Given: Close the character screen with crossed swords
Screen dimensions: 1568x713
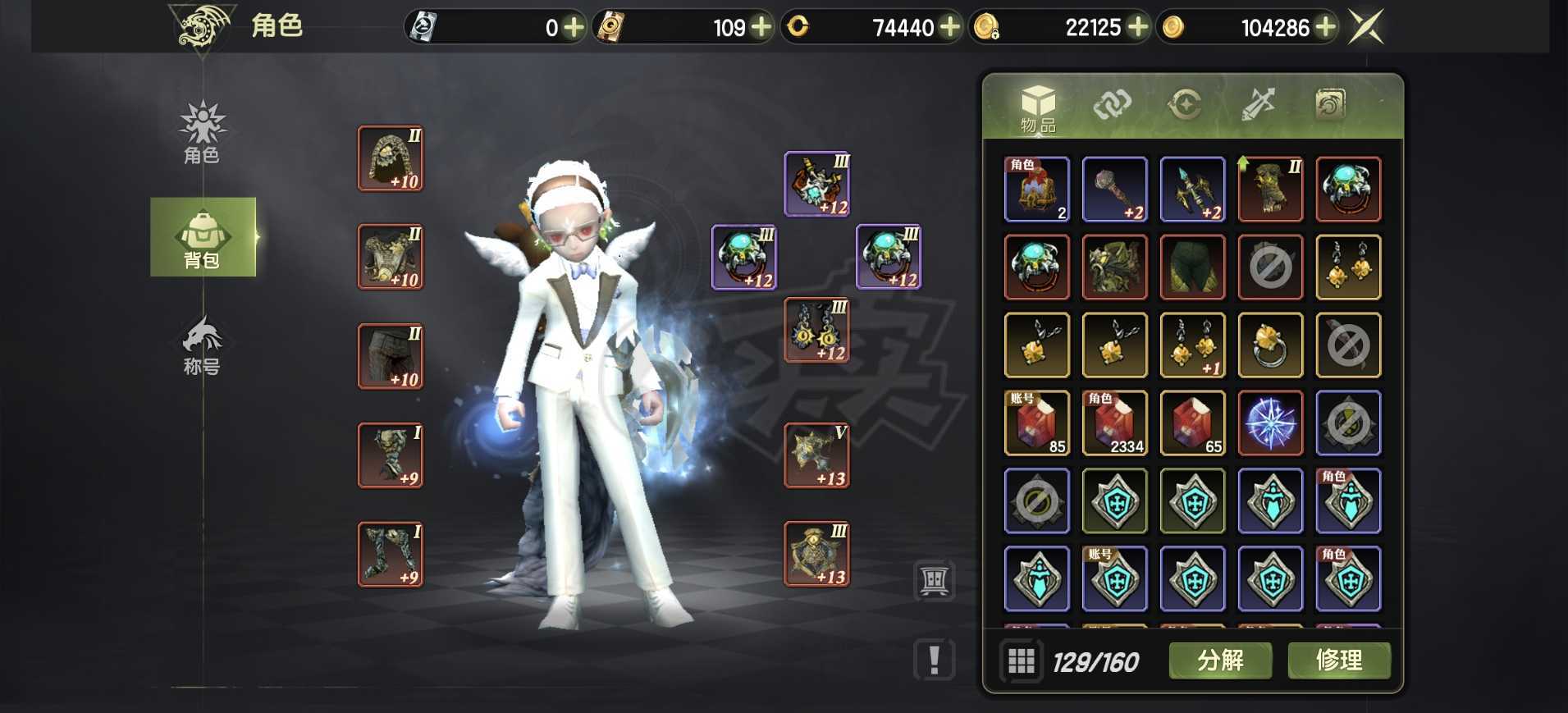Looking at the screenshot, I should tap(1366, 27).
